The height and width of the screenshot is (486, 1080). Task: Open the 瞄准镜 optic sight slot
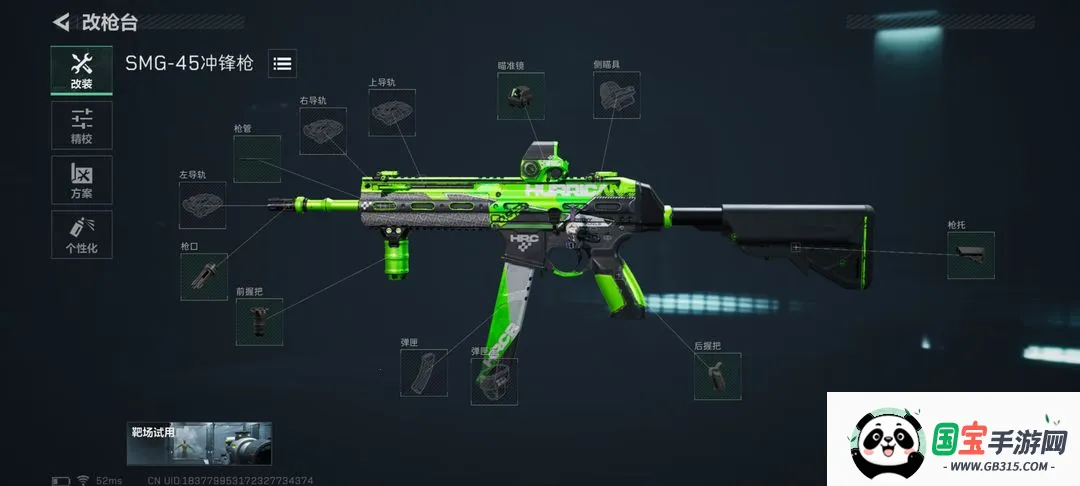click(x=521, y=96)
